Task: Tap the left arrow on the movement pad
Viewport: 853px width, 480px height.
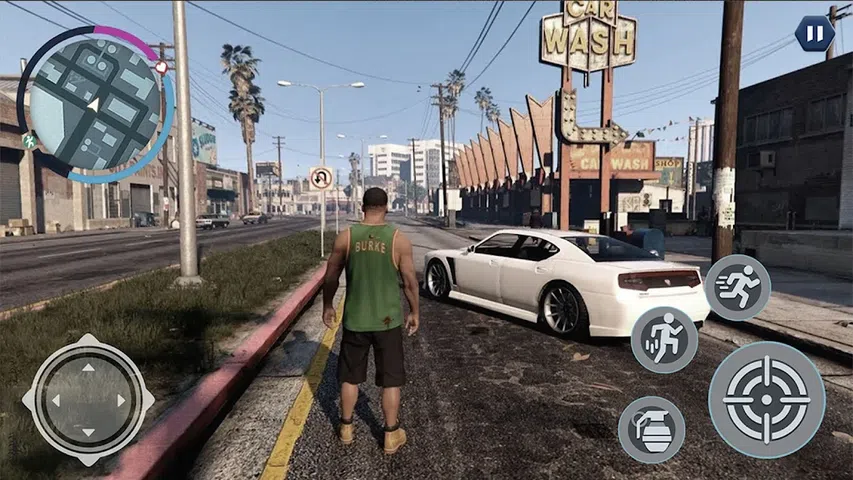Action: (55, 400)
